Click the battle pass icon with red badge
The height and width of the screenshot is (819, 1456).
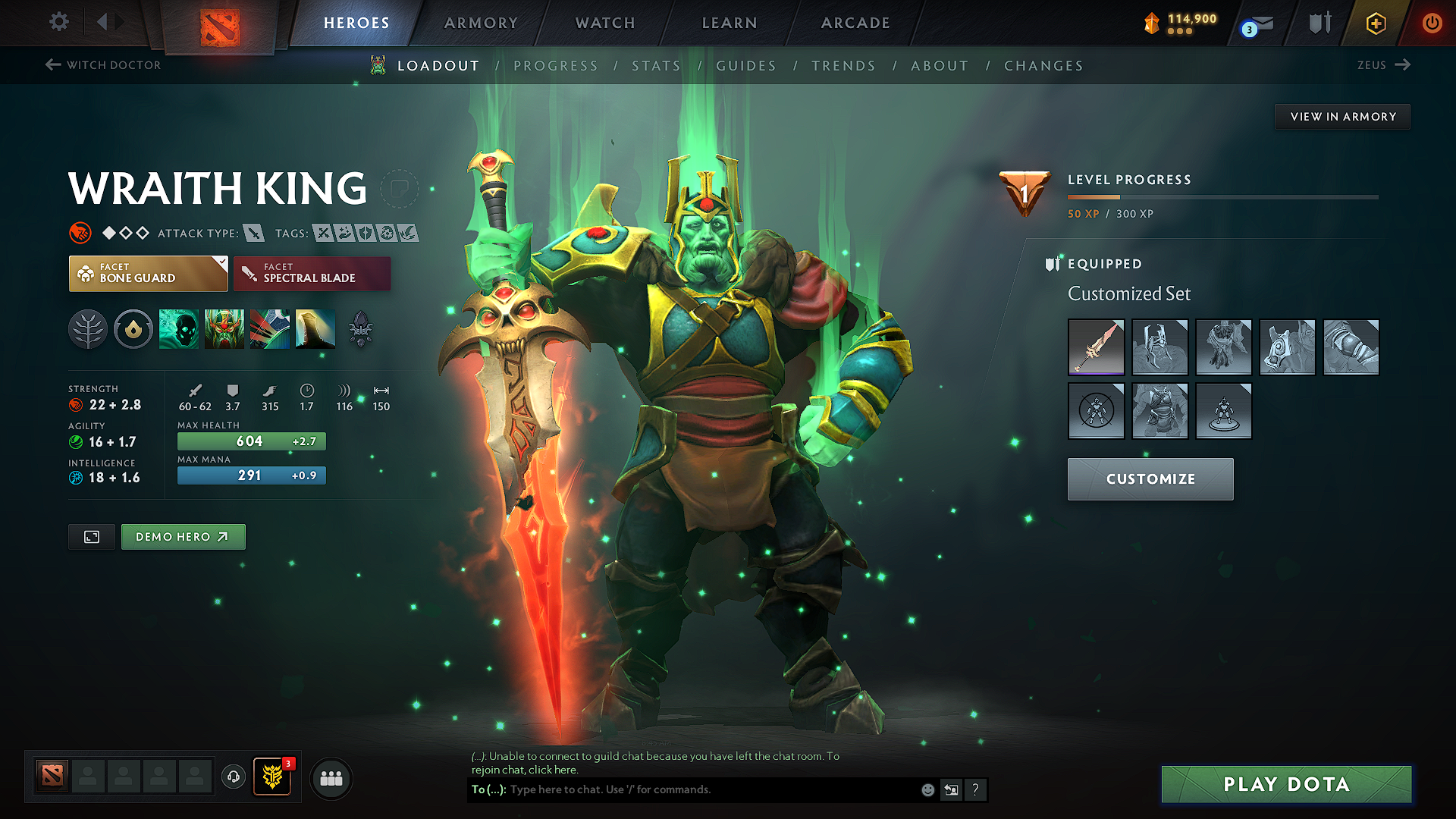pyautogui.click(x=272, y=776)
